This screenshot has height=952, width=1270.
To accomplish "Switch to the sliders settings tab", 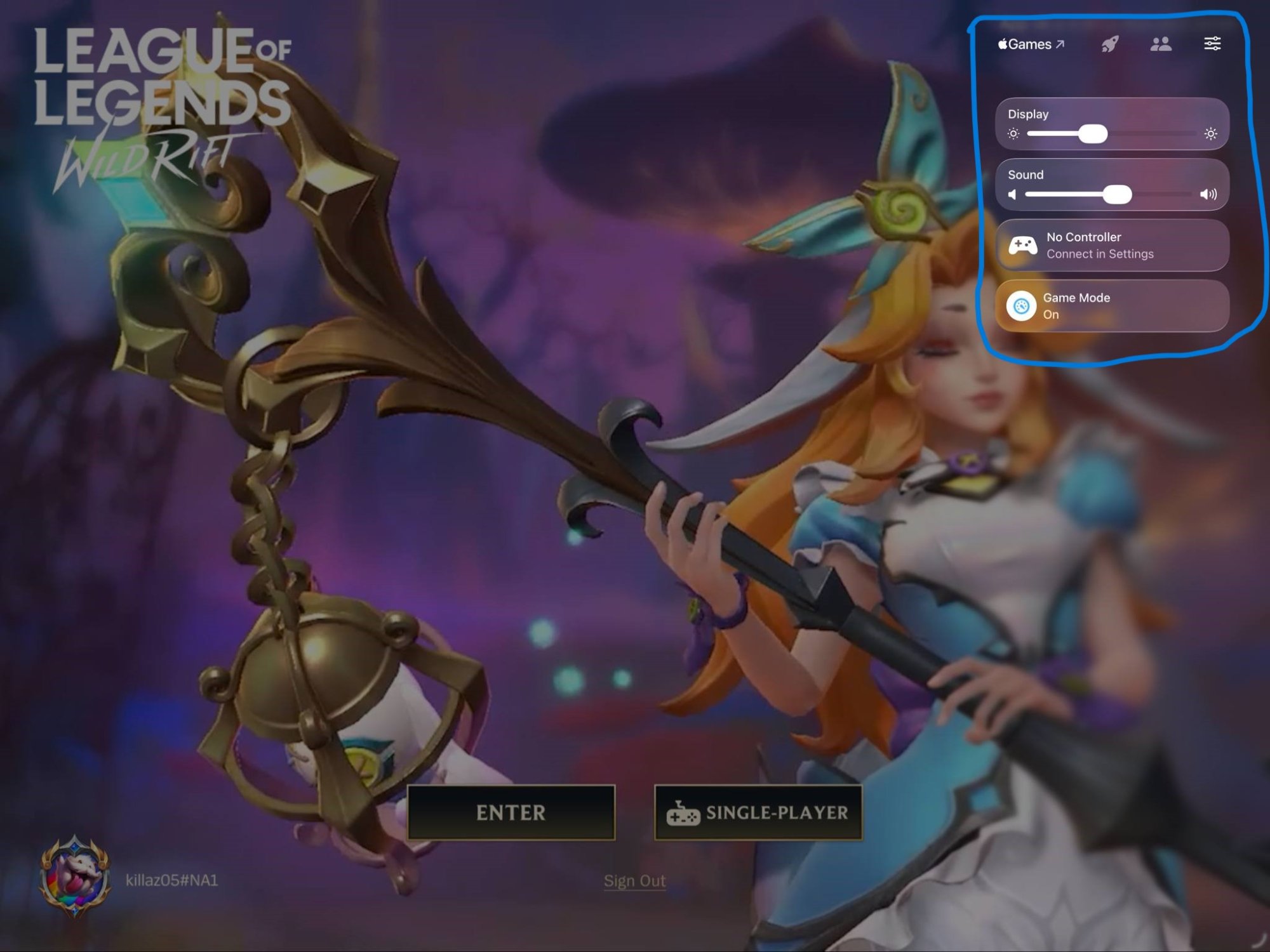I will (1212, 44).
